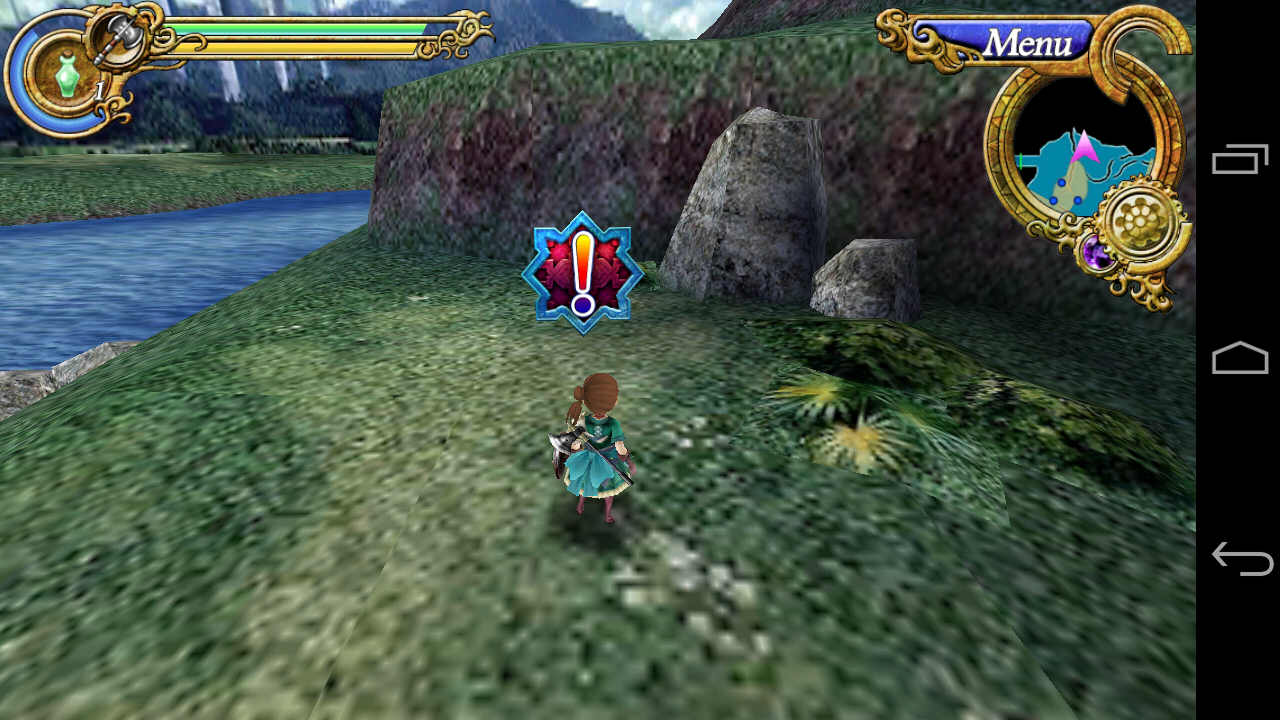Tap the red exclamation event marker
The width and height of the screenshot is (1280, 720).
[582, 272]
